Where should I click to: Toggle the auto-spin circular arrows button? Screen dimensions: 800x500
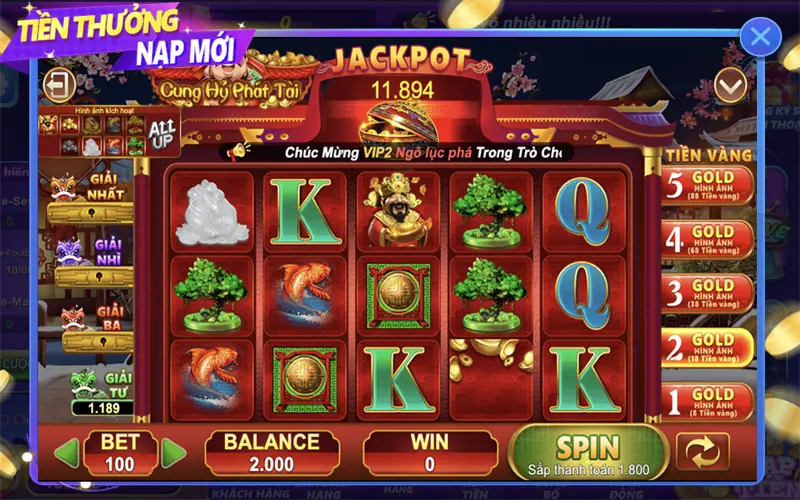pyautogui.click(x=703, y=451)
